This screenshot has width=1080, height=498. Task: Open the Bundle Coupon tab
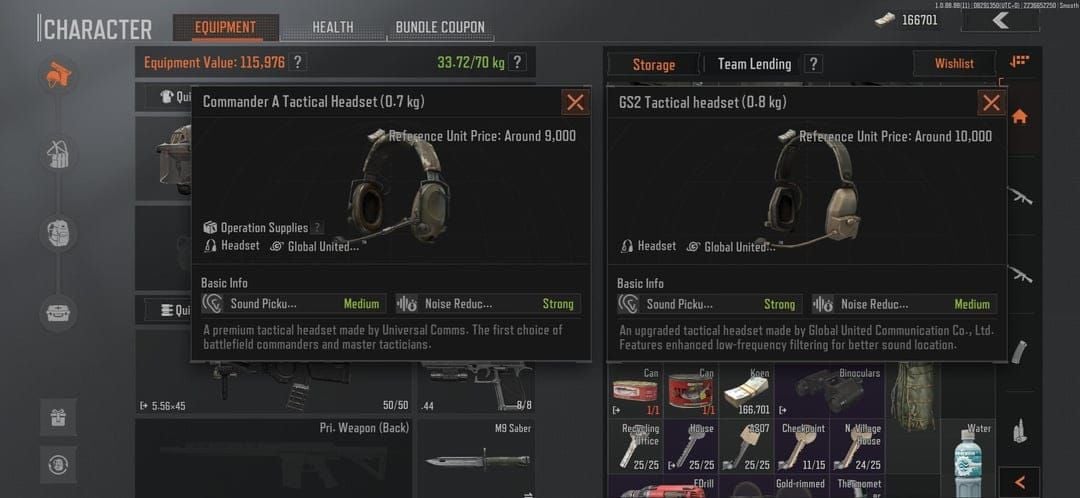point(440,27)
